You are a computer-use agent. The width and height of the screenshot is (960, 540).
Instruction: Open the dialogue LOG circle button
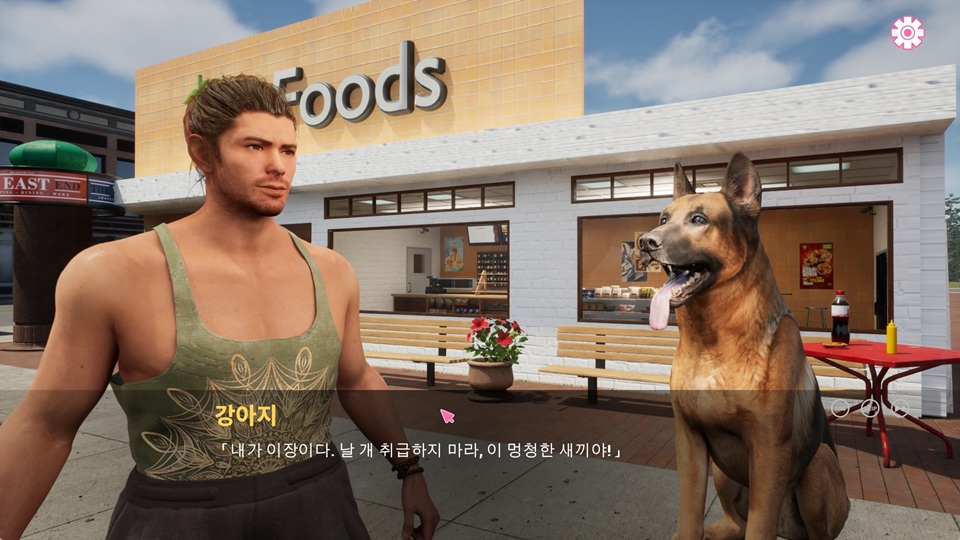pyautogui.click(x=840, y=408)
